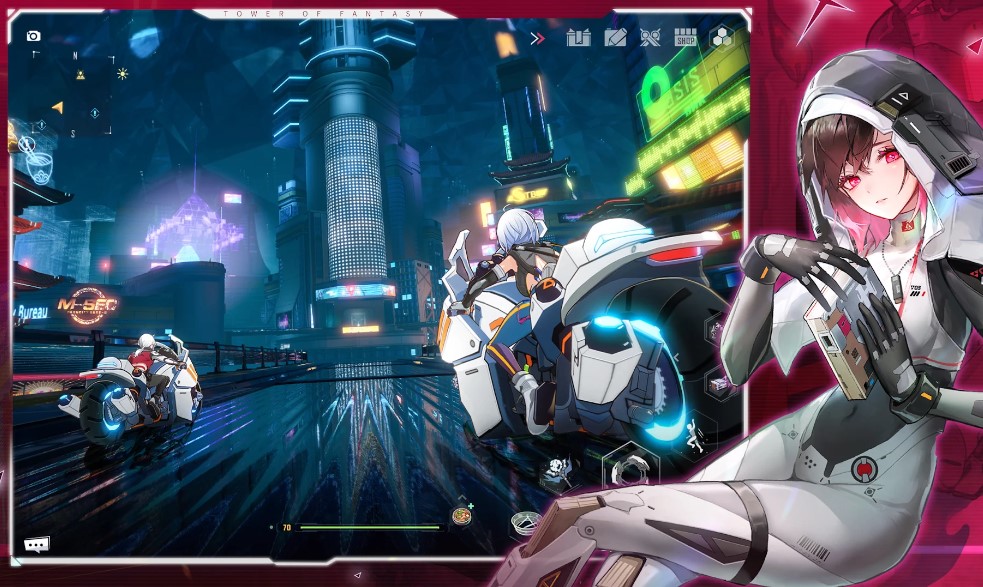Viewport: 983px width, 587px height.
Task: Open the Shop
Action: coord(685,38)
